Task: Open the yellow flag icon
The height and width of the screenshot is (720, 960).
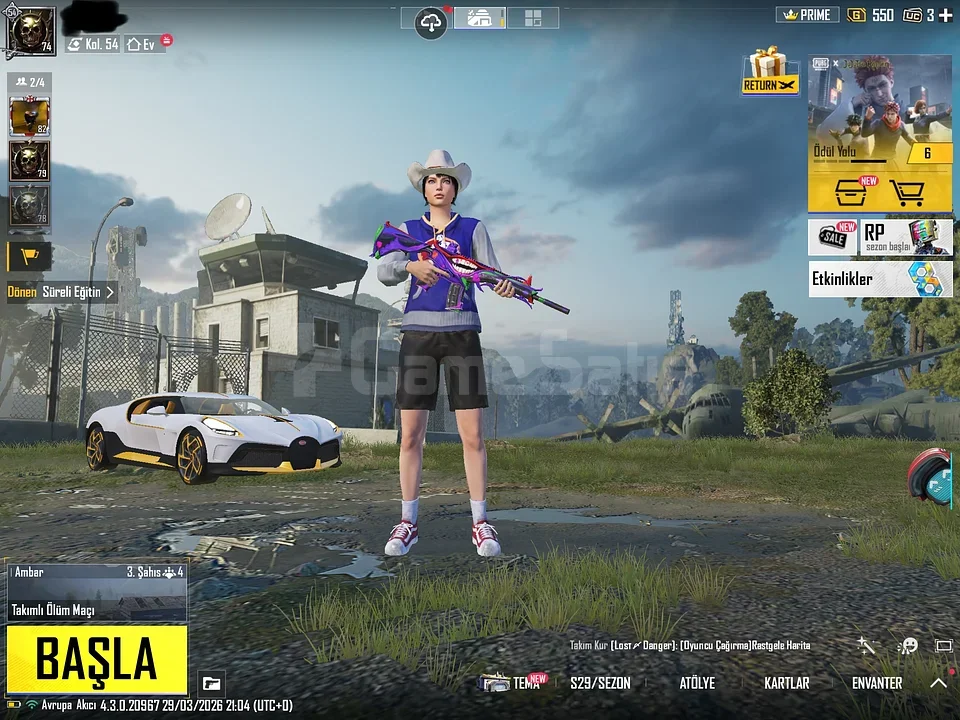Action: pyautogui.click(x=29, y=256)
